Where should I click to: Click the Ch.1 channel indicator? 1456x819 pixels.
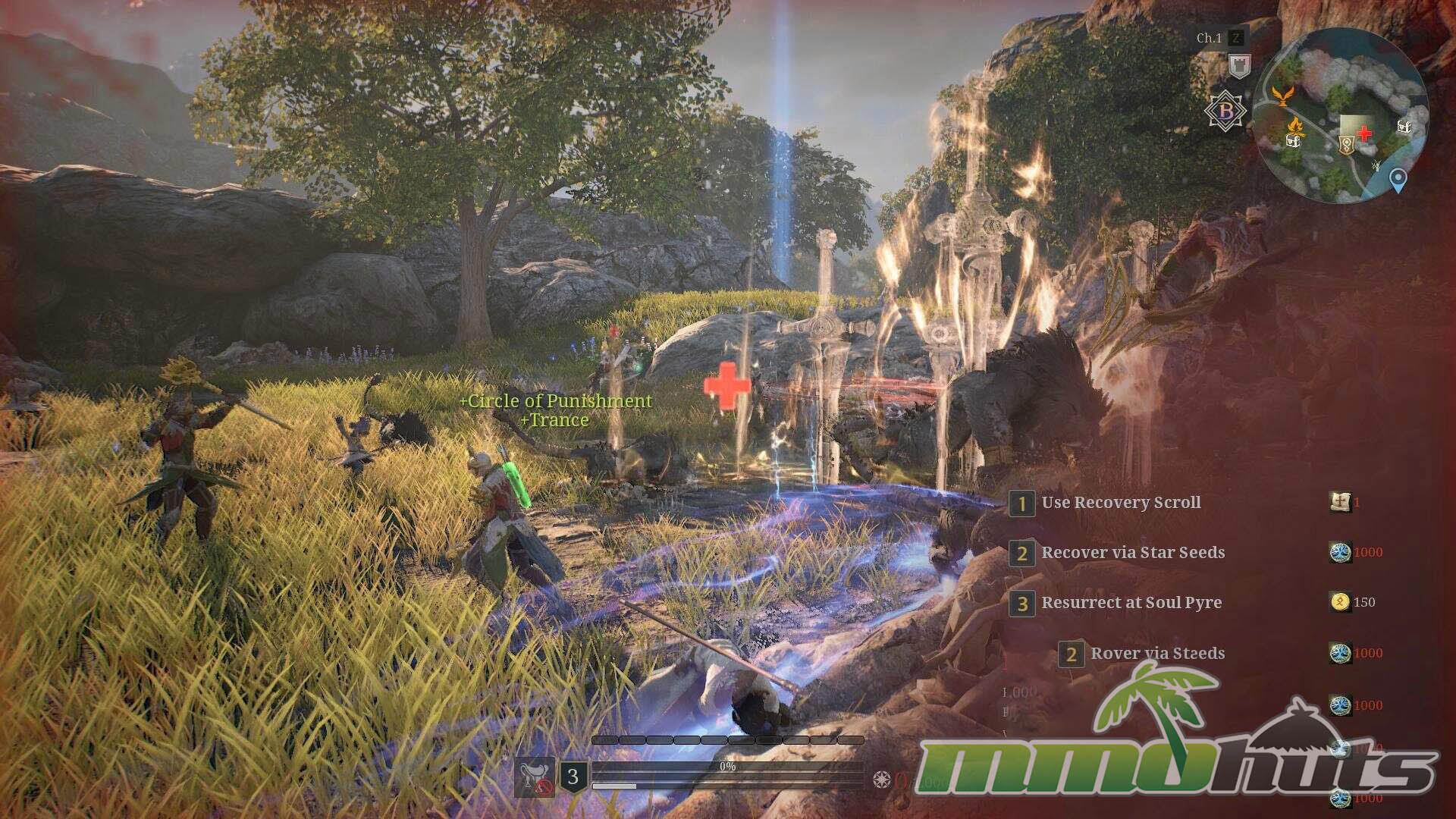pos(1209,38)
